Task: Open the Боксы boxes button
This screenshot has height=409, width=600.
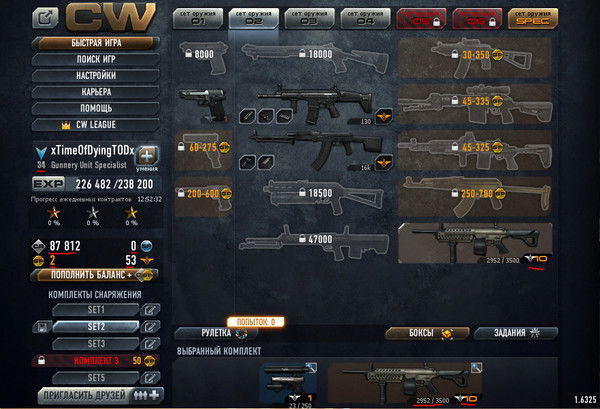Action: pos(421,333)
